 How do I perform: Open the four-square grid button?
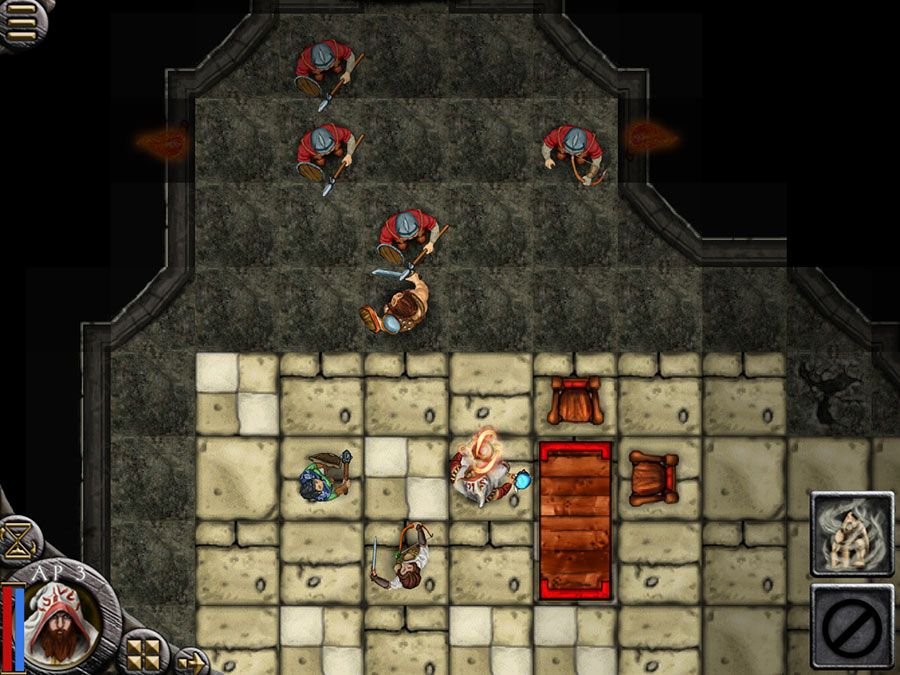(144, 654)
